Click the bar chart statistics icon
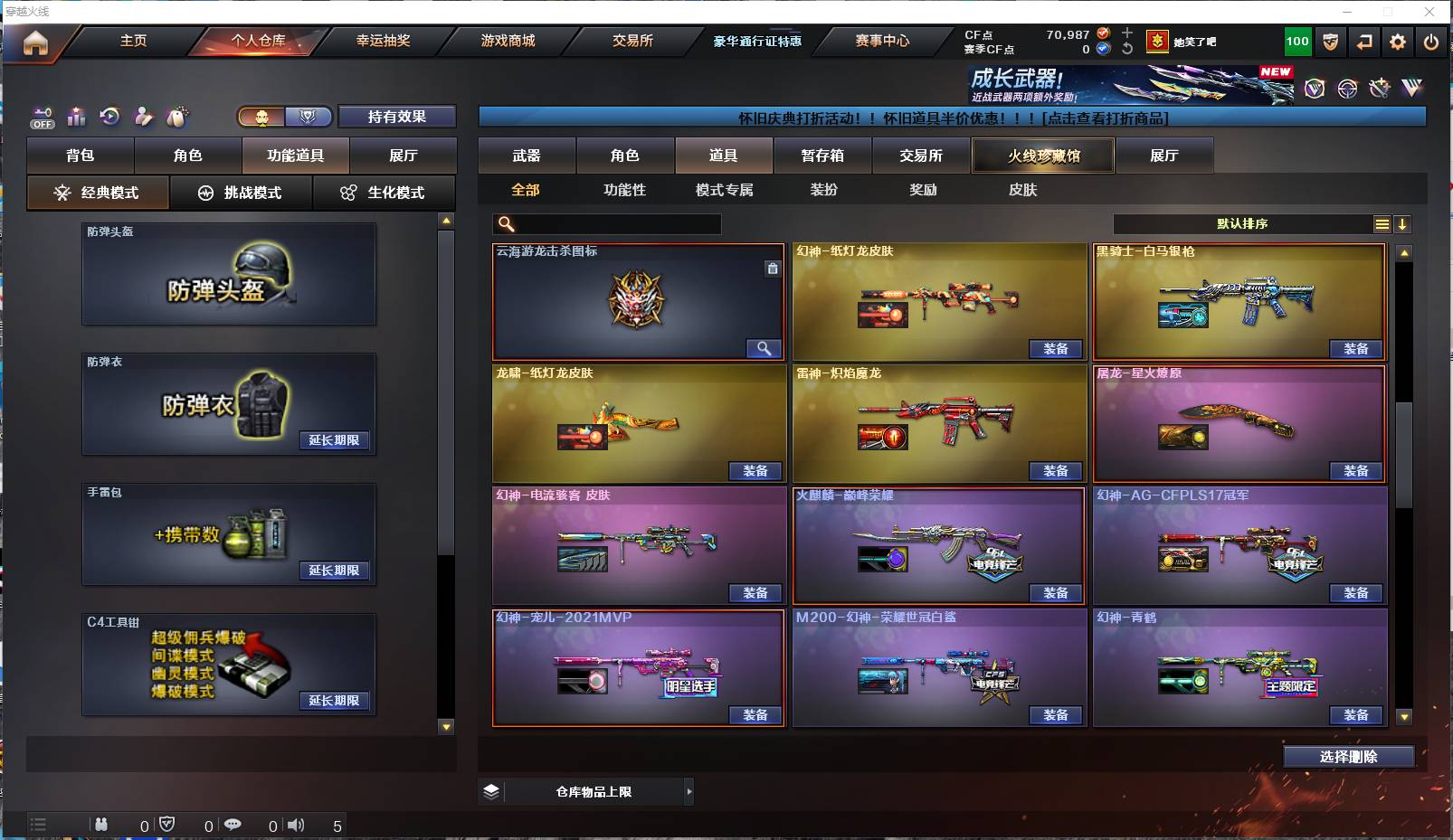Image resolution: width=1453 pixels, height=840 pixels. (77, 116)
